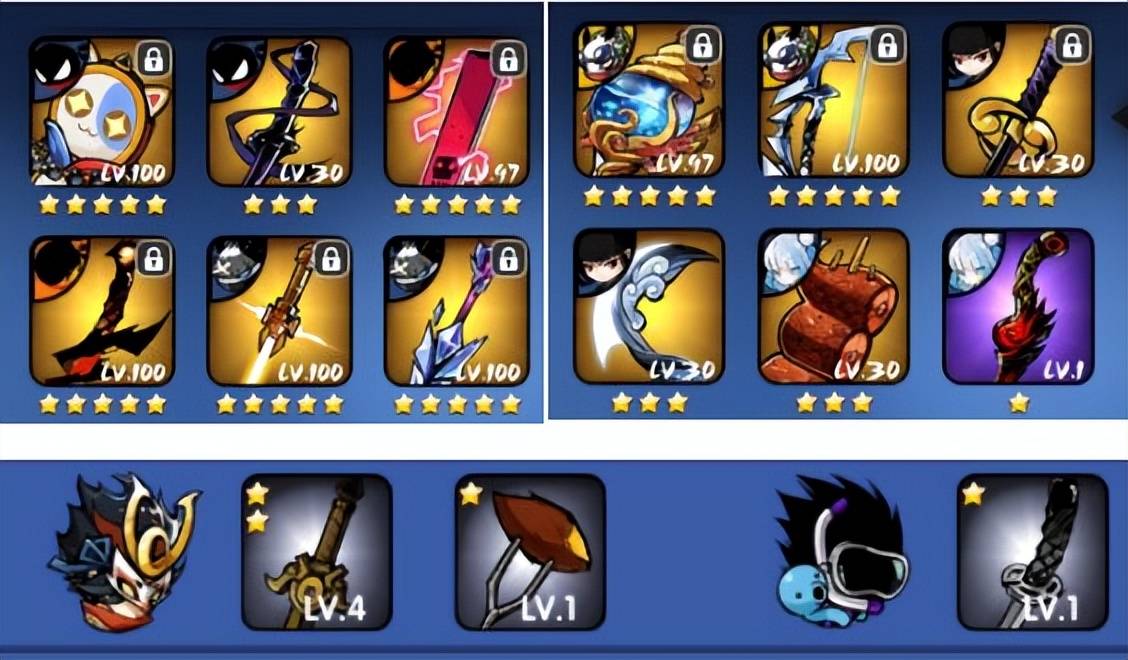Select the brown leaf slingshot weapon LV.1

click(x=530, y=552)
